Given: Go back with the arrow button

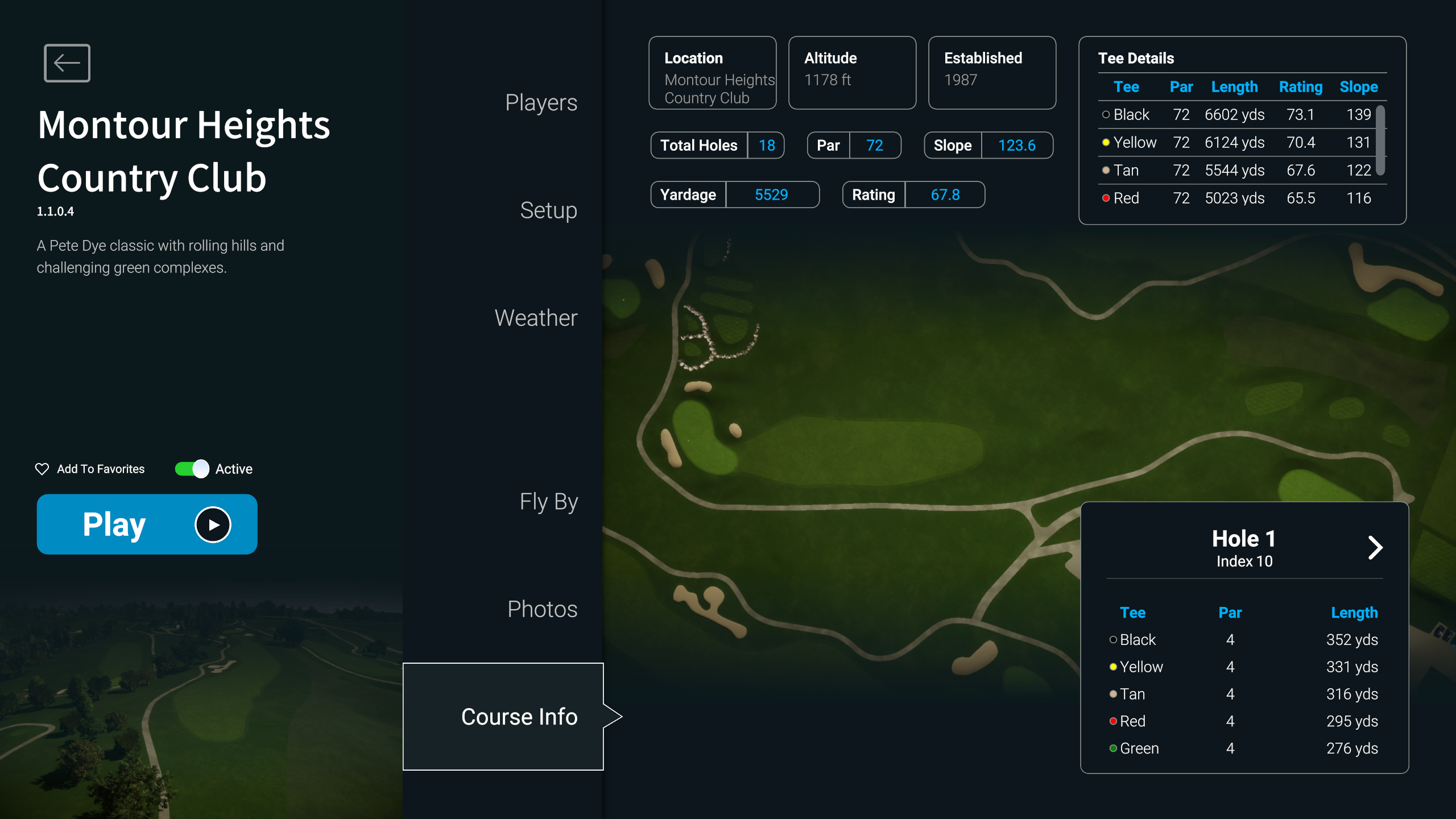Looking at the screenshot, I should coord(67,63).
